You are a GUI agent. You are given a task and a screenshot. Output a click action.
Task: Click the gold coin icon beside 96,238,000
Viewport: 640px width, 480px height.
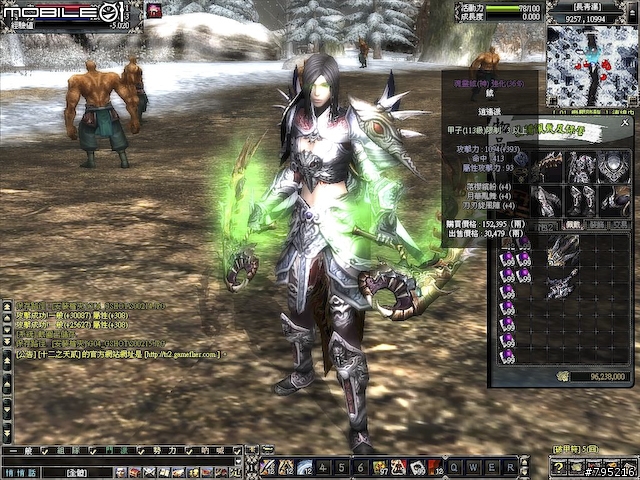pyautogui.click(x=563, y=376)
